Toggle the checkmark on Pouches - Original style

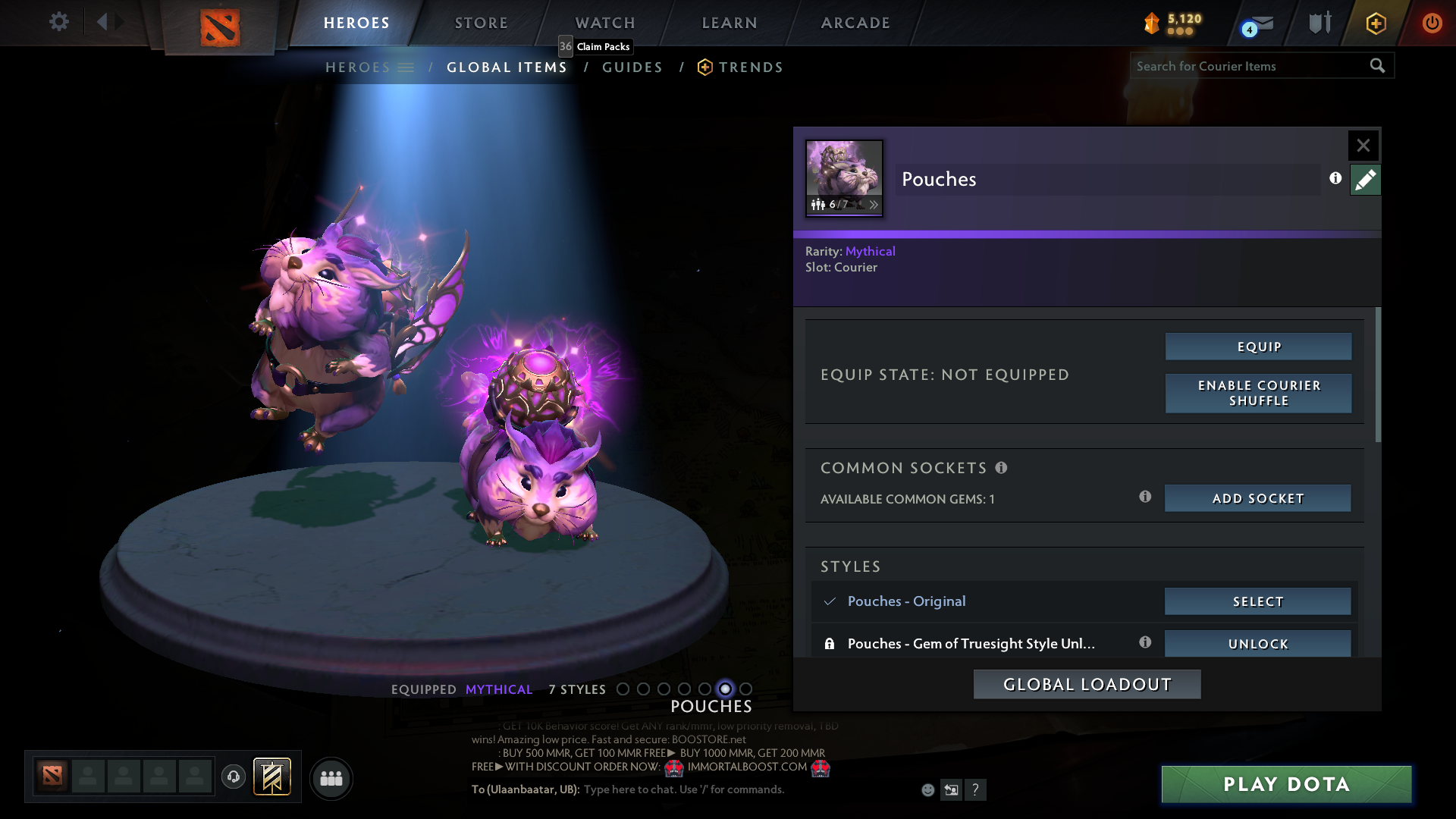pyautogui.click(x=830, y=601)
